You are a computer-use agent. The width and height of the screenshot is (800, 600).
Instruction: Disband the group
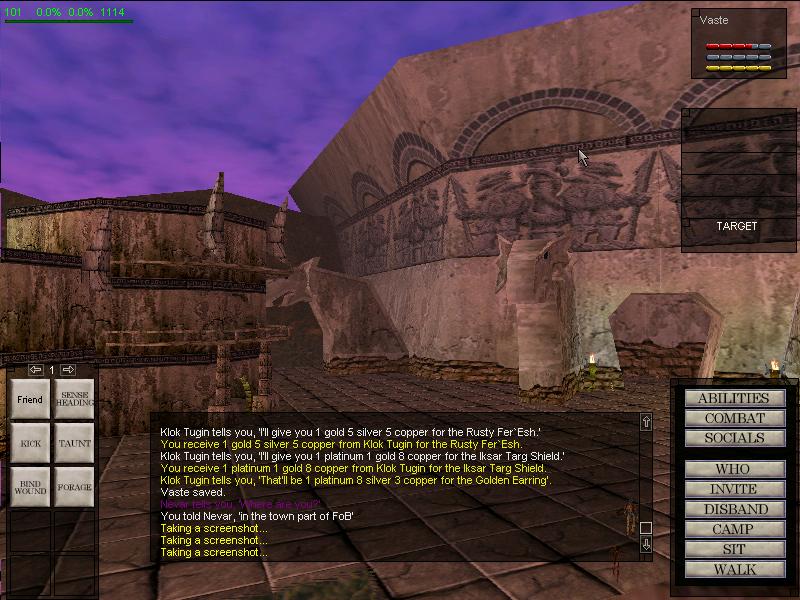(734, 509)
